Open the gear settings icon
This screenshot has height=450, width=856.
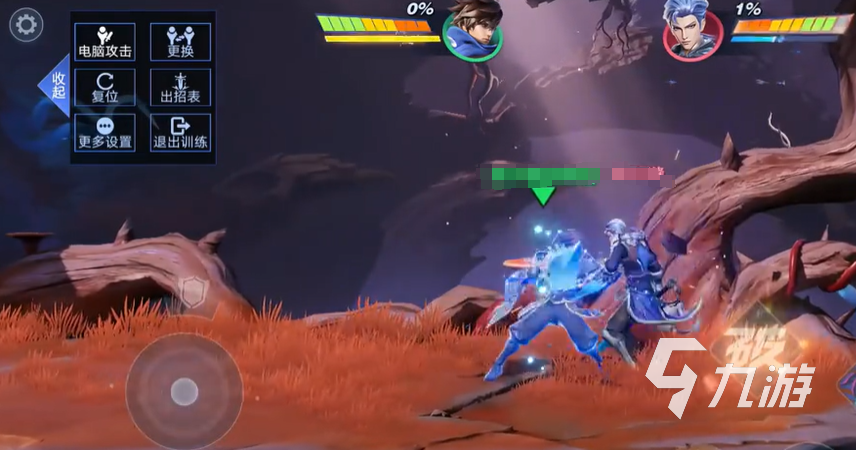click(25, 25)
